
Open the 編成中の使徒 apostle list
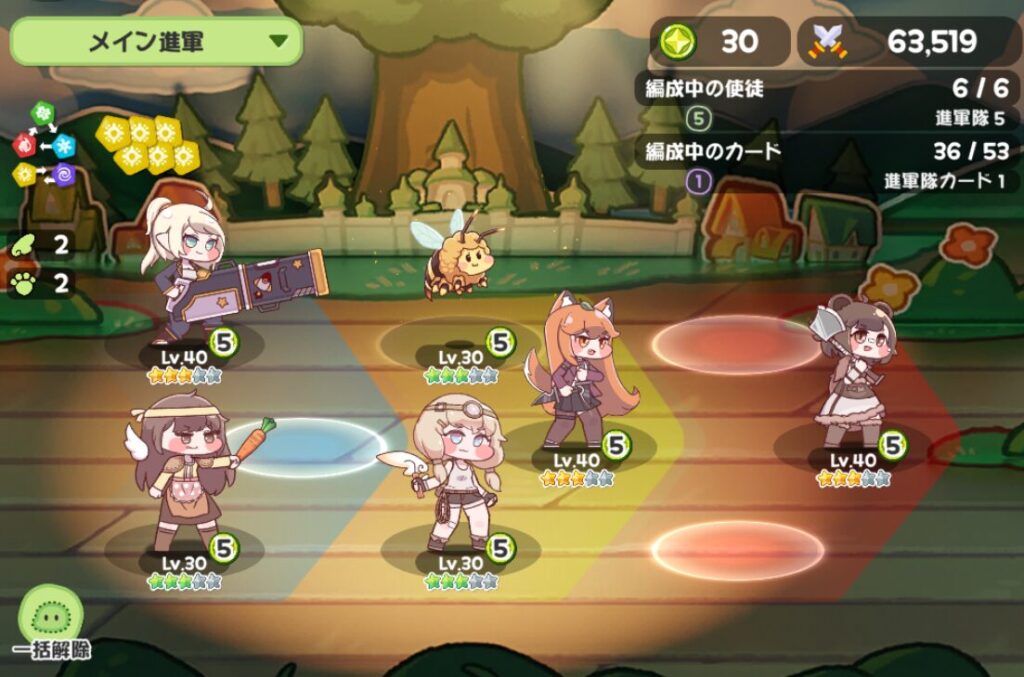tap(825, 89)
